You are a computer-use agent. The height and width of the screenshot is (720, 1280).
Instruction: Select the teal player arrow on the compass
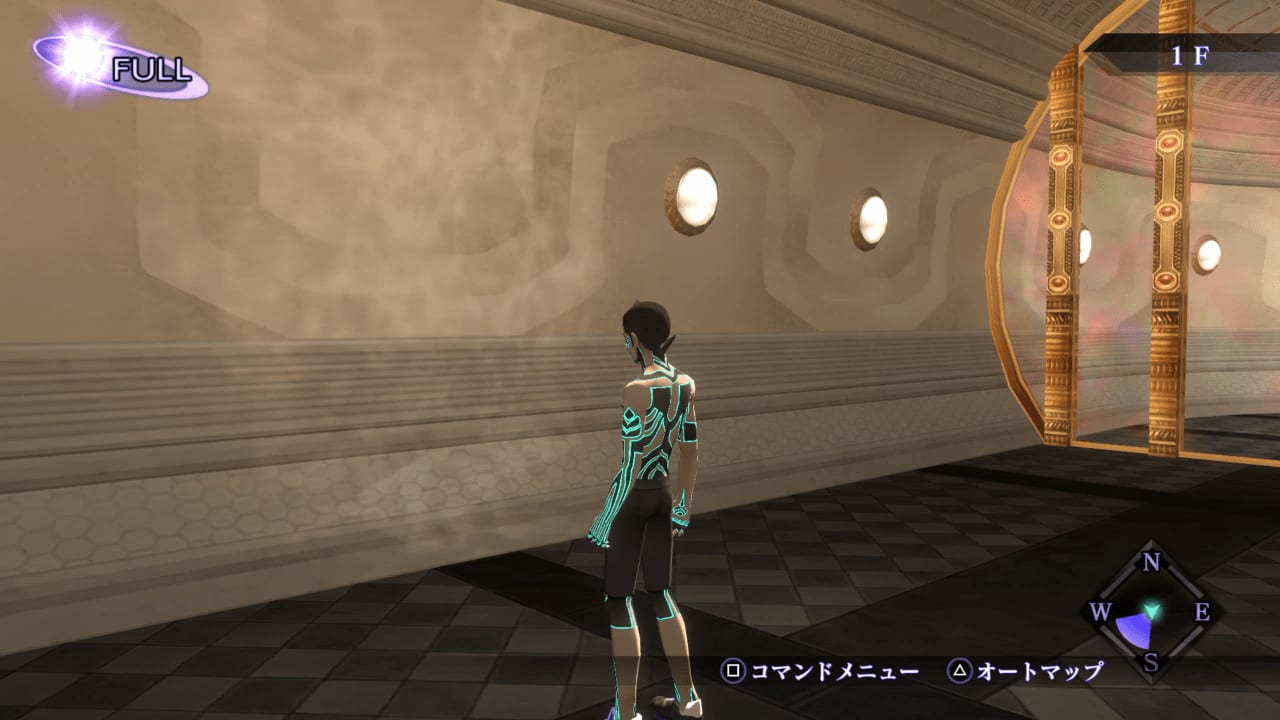tap(1153, 609)
